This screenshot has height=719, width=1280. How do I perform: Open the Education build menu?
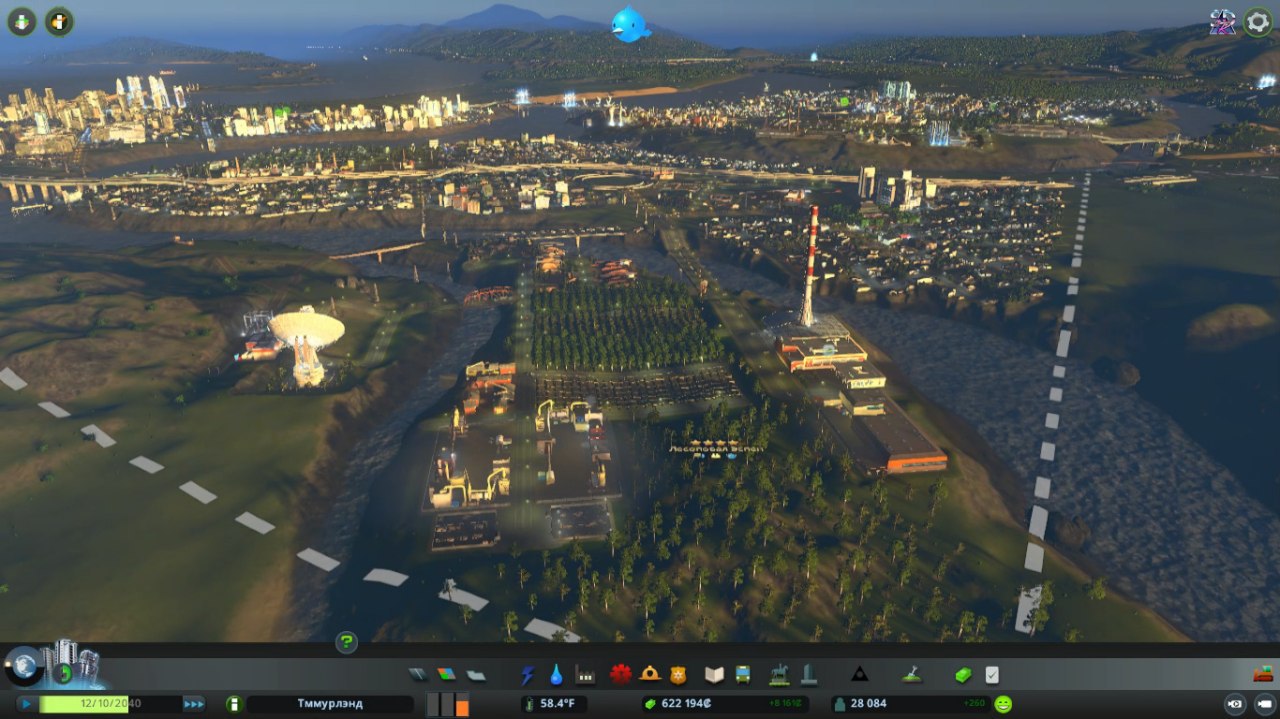[x=714, y=674]
